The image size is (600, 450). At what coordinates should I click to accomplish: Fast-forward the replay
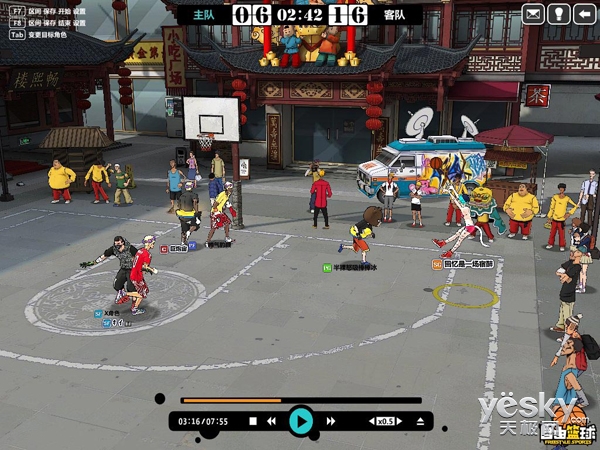(331, 422)
